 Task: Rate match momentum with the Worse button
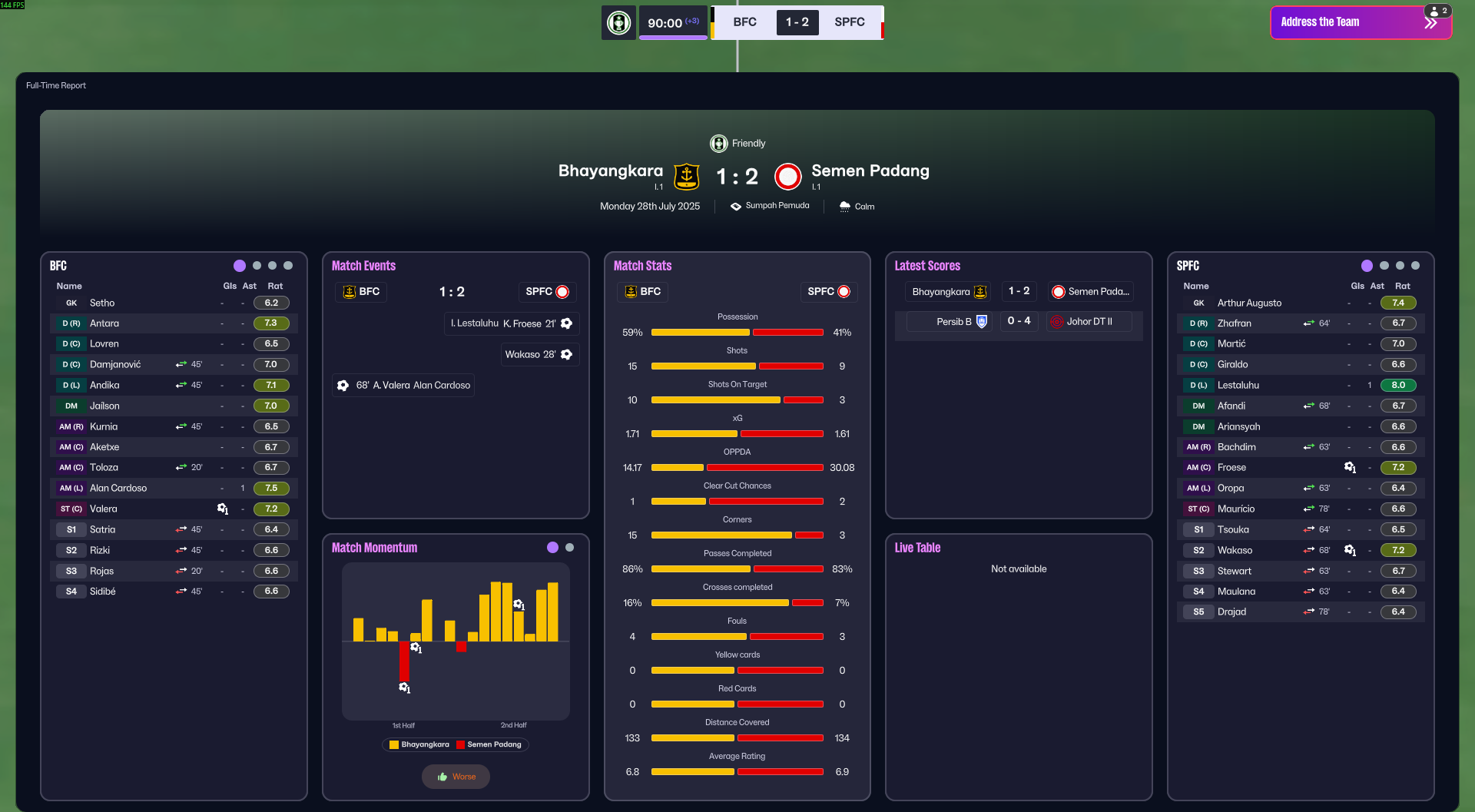[456, 777]
